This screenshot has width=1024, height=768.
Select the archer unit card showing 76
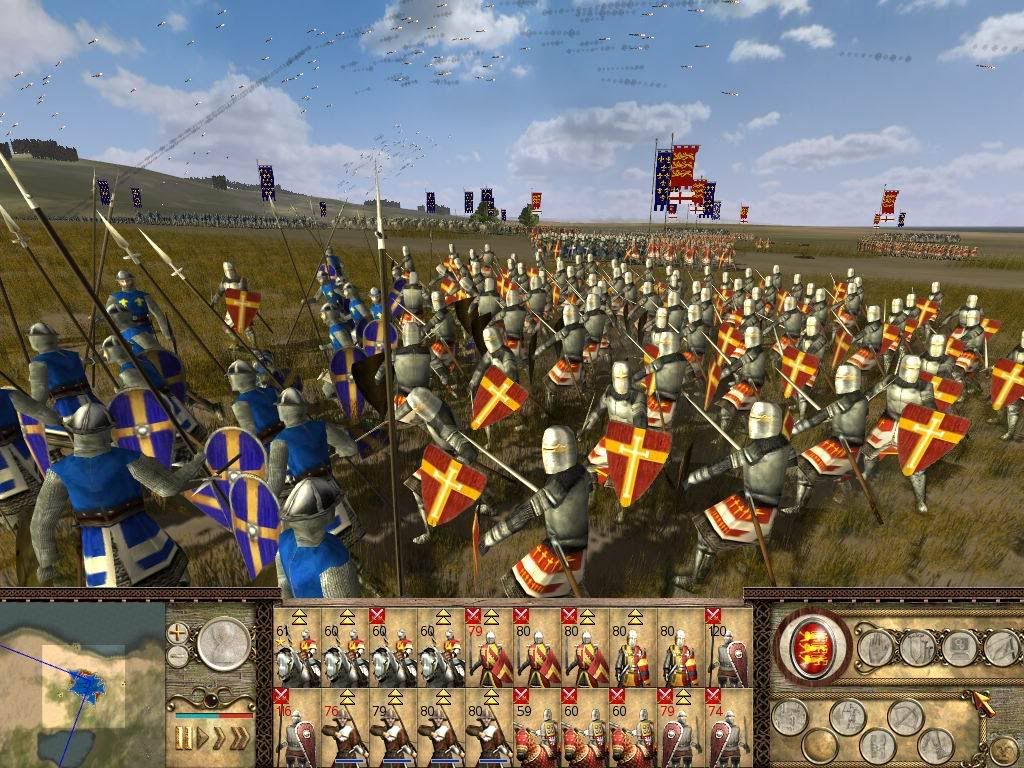(344, 727)
